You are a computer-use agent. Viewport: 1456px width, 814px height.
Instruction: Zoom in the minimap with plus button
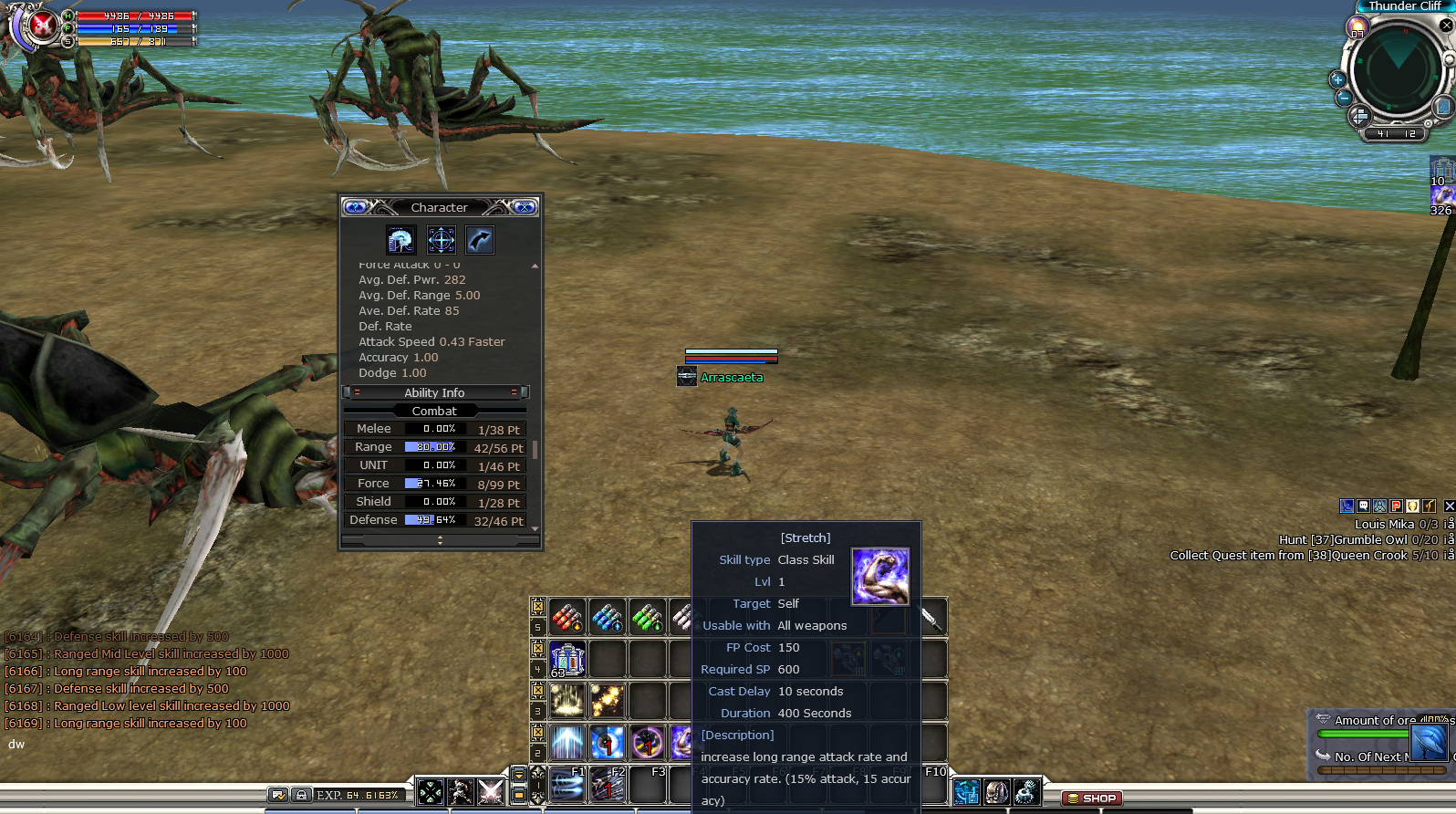click(x=1337, y=79)
